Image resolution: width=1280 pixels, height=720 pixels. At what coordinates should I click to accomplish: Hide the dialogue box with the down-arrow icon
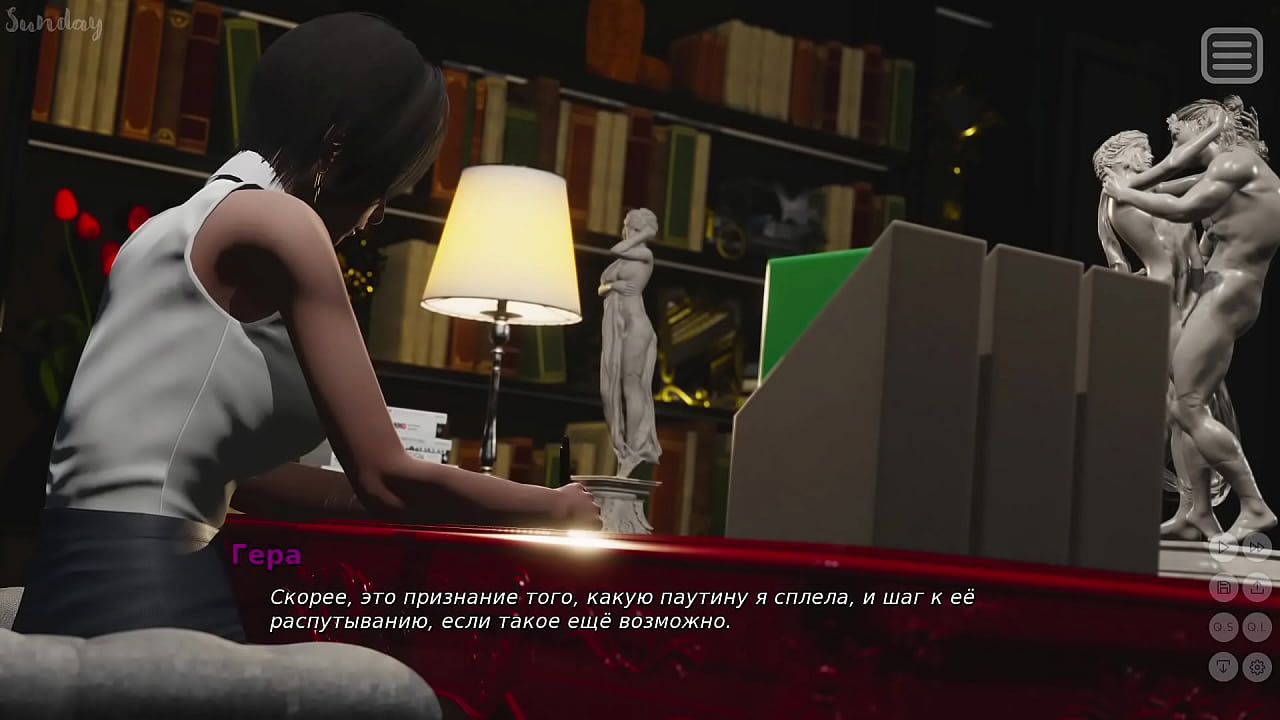[x=1223, y=666]
